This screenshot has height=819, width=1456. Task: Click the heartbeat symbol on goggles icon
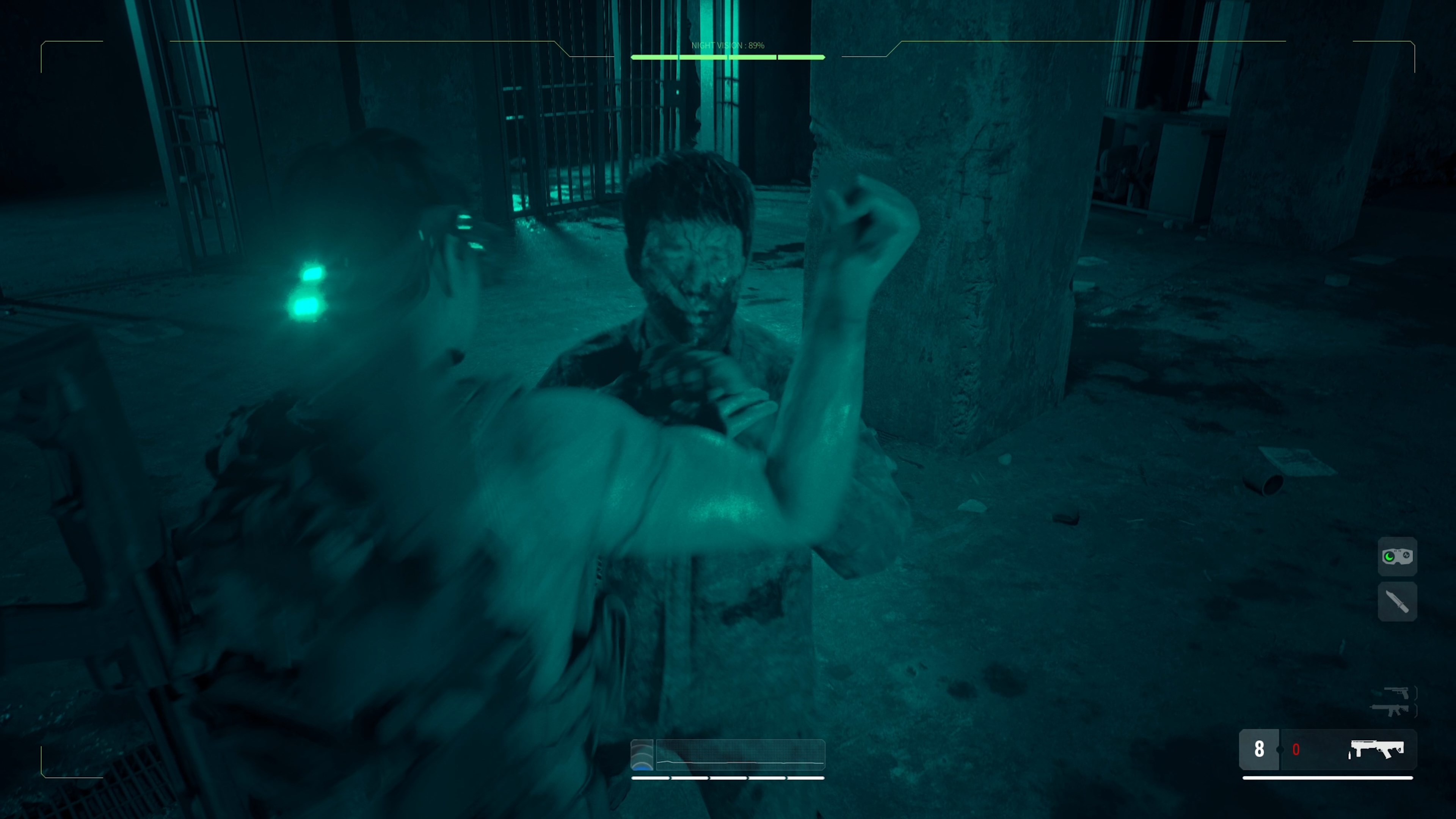1406,555
